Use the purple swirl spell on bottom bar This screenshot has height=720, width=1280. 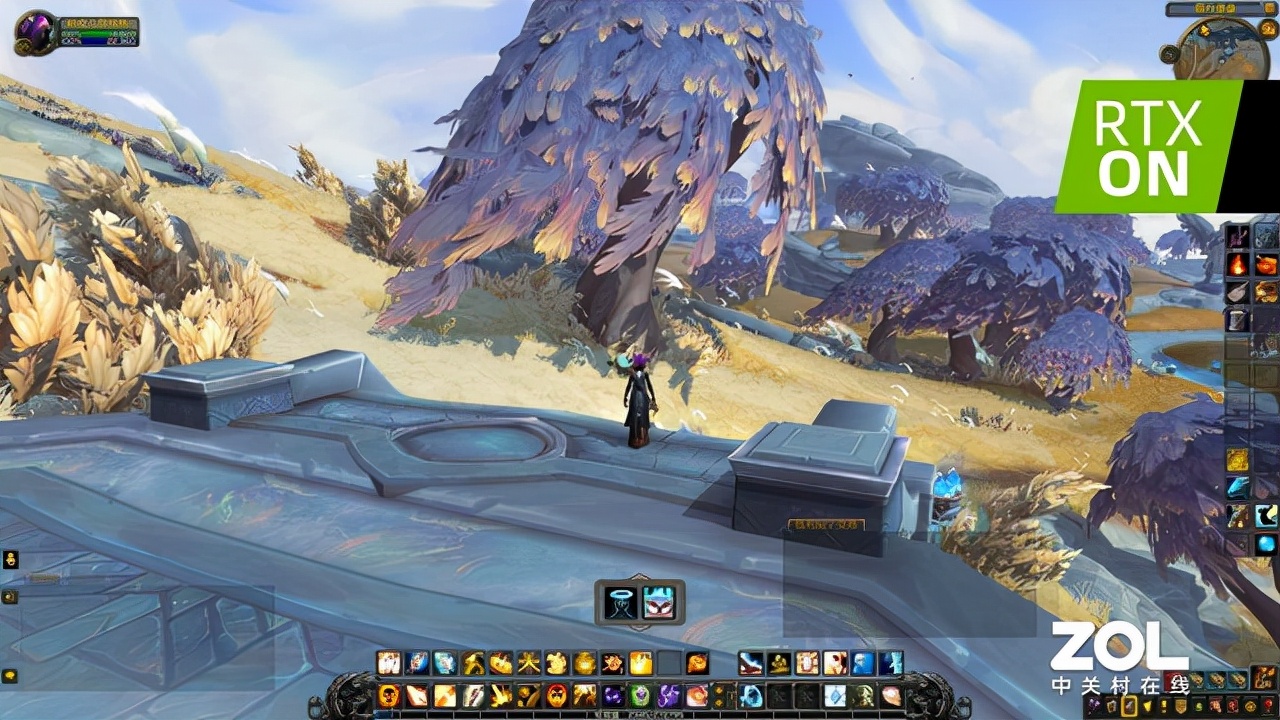(x=669, y=696)
